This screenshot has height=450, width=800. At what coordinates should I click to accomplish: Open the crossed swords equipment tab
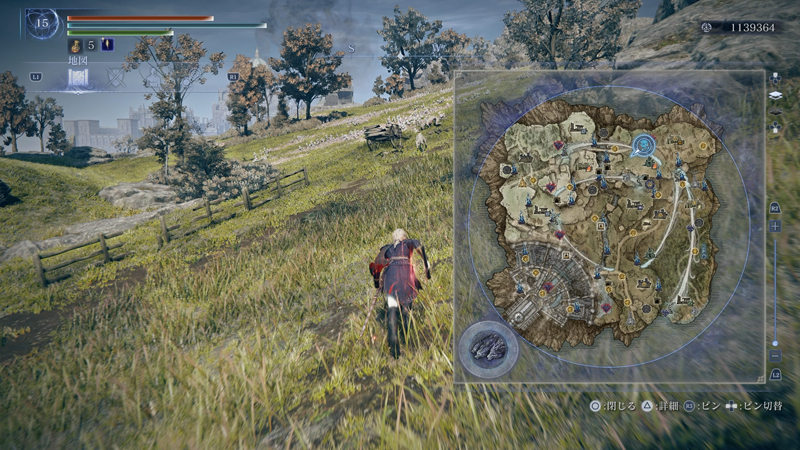[x=116, y=77]
